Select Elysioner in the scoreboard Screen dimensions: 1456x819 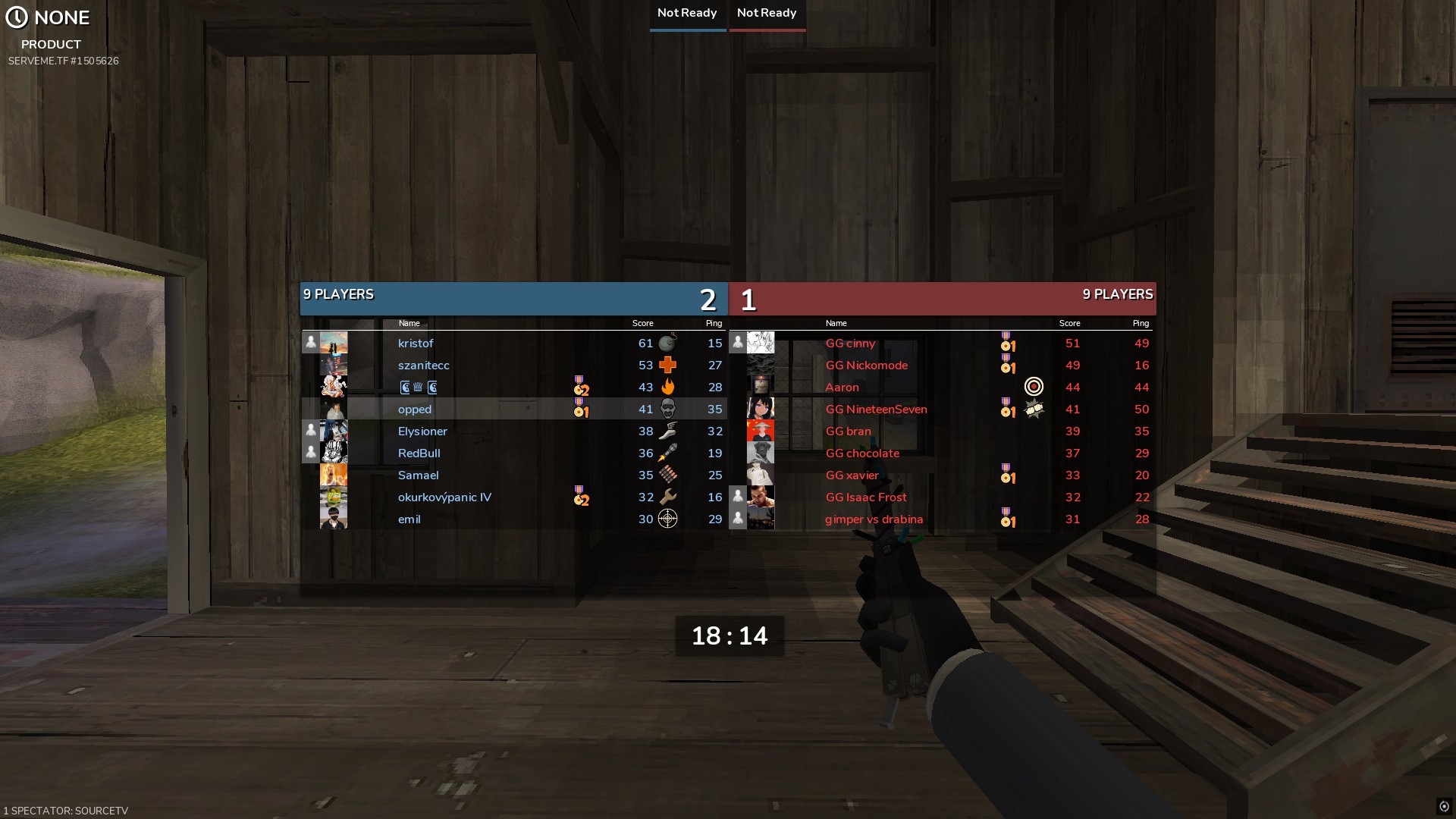pyautogui.click(x=422, y=431)
